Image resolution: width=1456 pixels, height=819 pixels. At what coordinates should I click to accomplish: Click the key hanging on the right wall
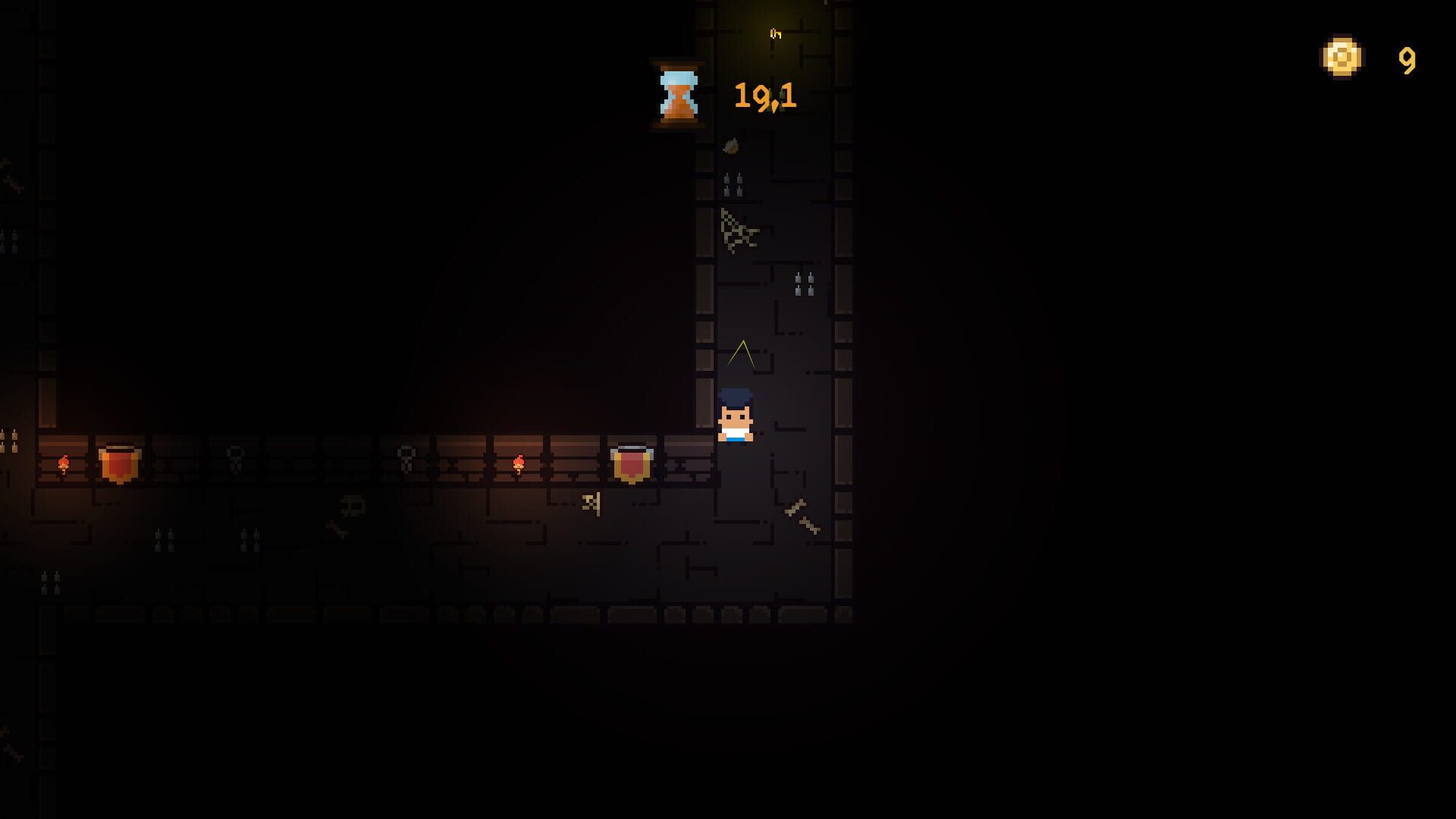pyautogui.click(x=592, y=503)
